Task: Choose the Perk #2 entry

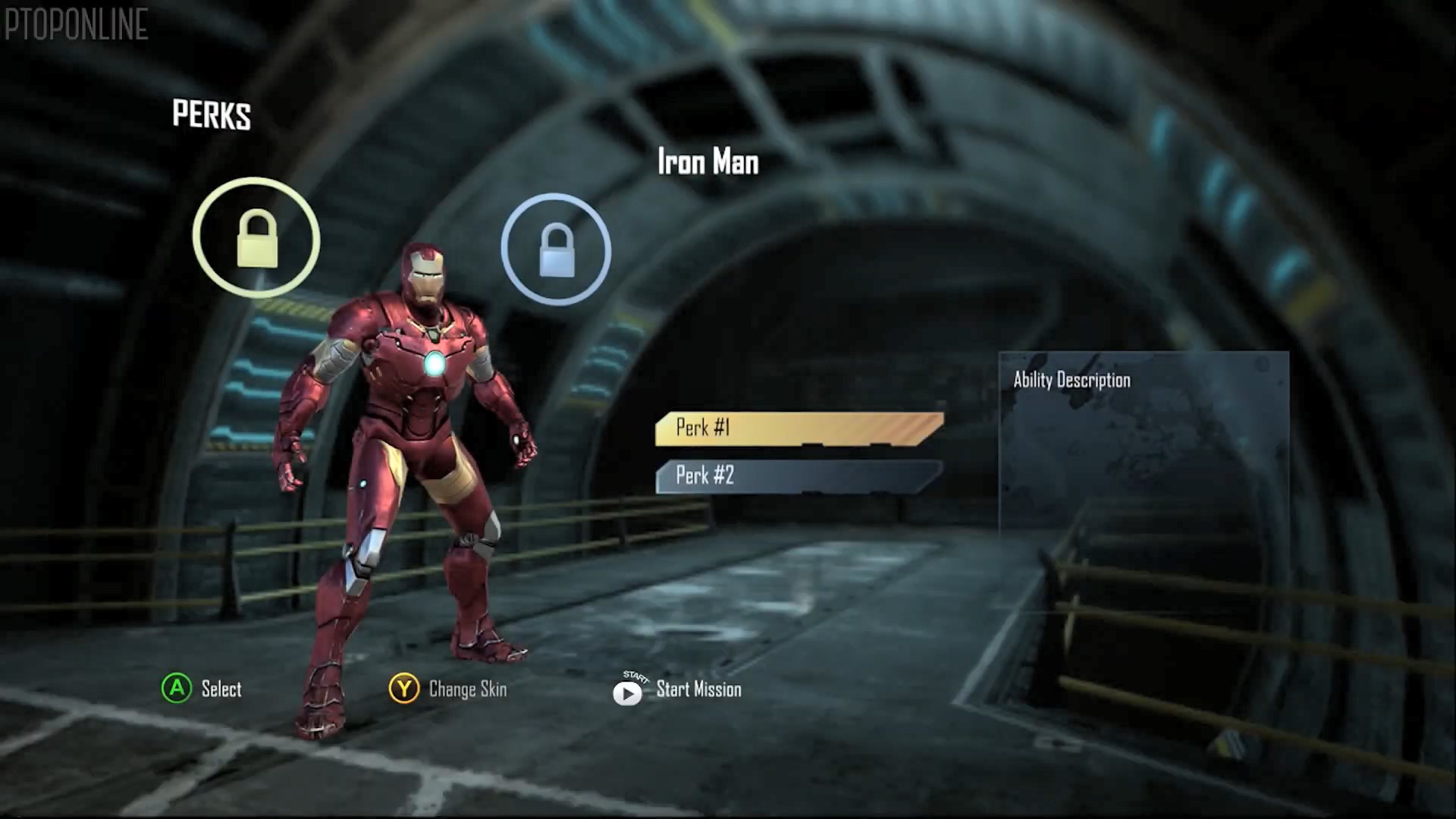Action: point(799,476)
